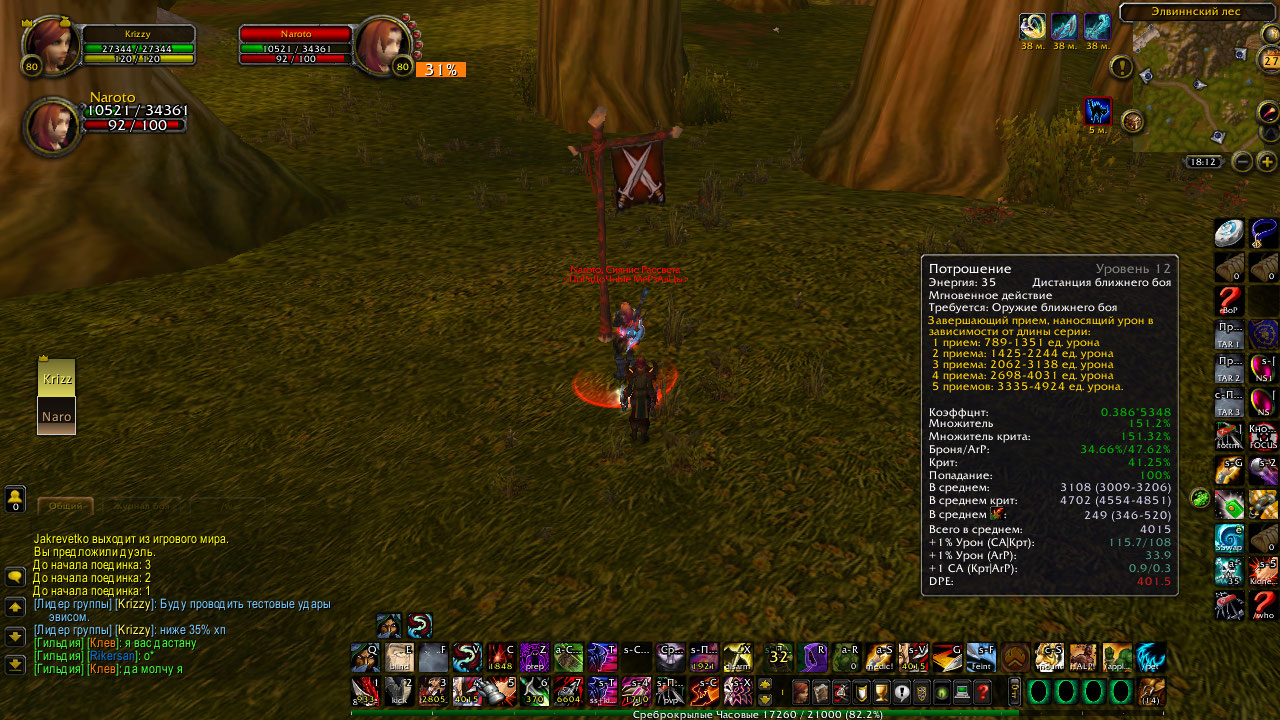Open the character info micro button portrait
The width and height of the screenshot is (1280, 720).
coord(800,692)
